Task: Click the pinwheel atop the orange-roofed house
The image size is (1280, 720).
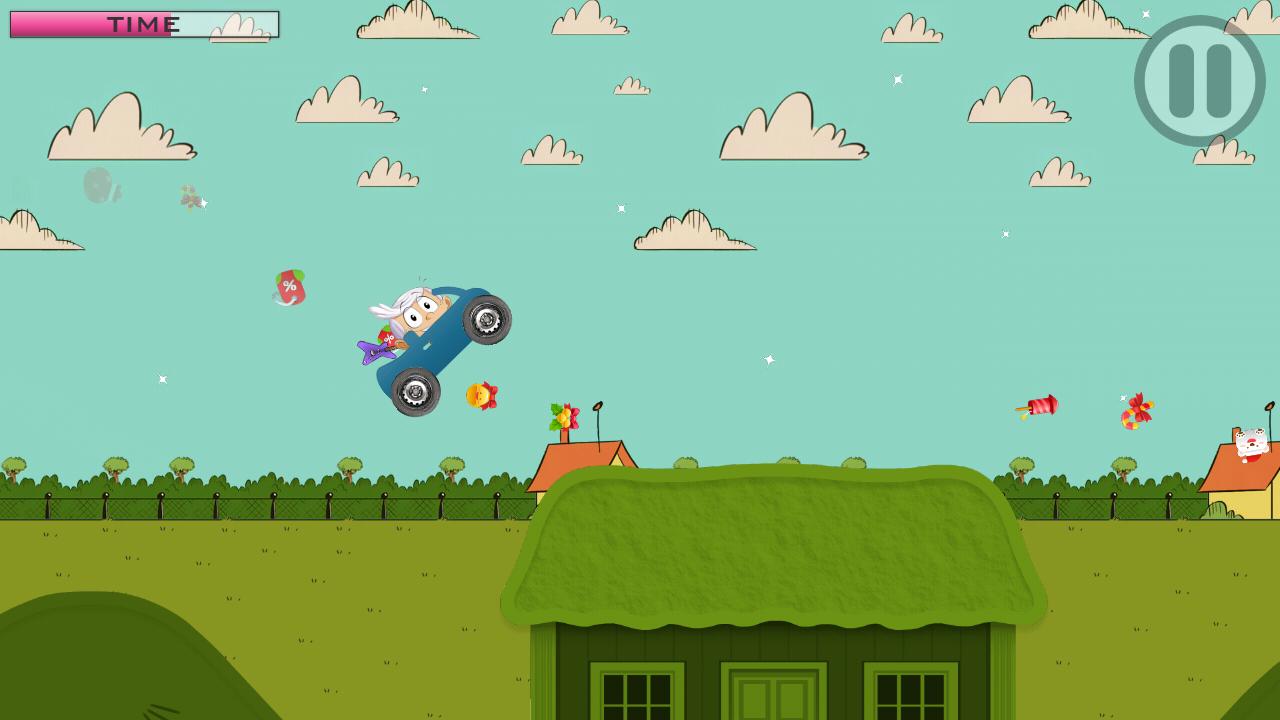Action: click(x=565, y=415)
